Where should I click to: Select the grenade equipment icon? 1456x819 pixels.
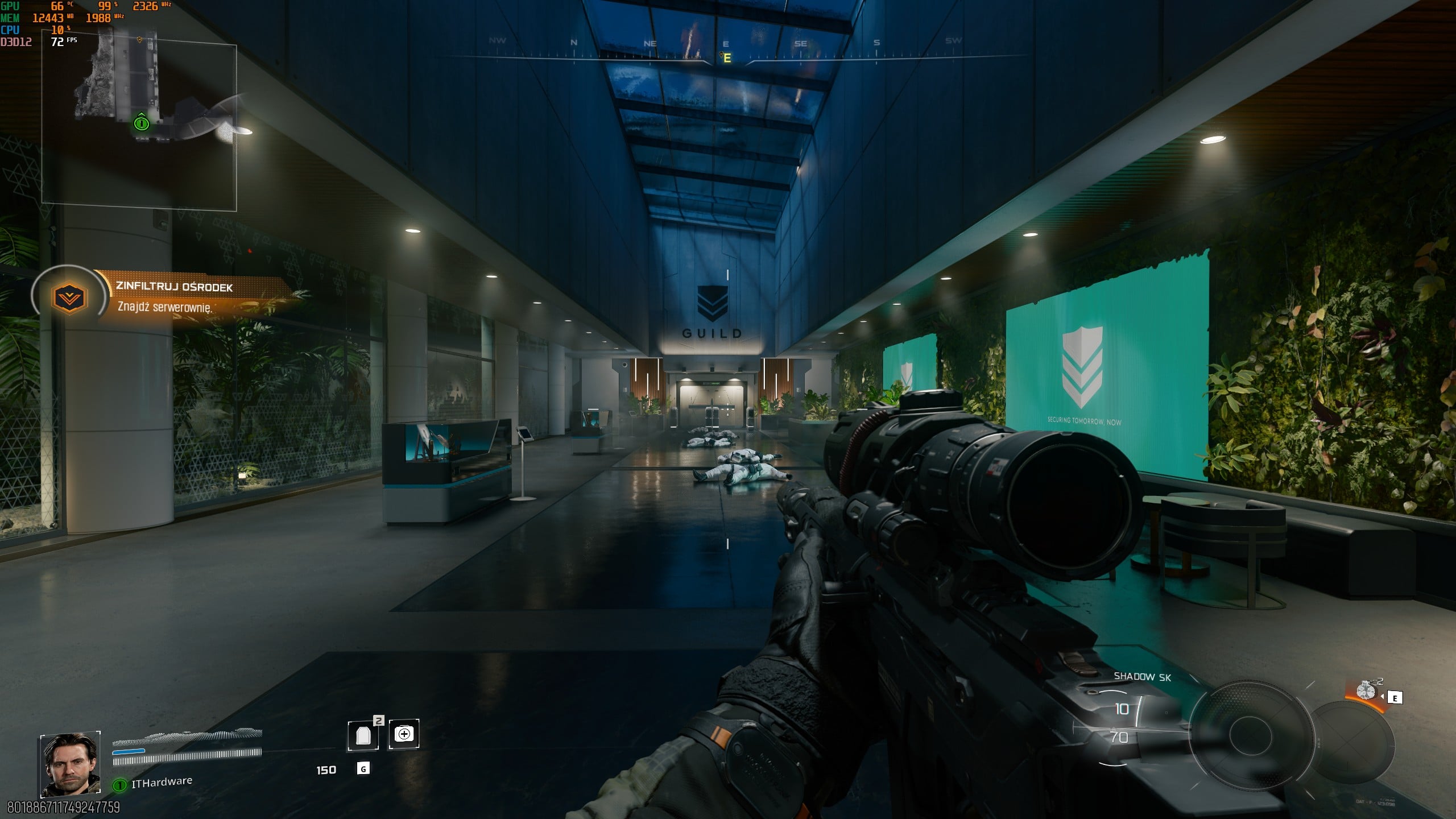click(x=1366, y=690)
